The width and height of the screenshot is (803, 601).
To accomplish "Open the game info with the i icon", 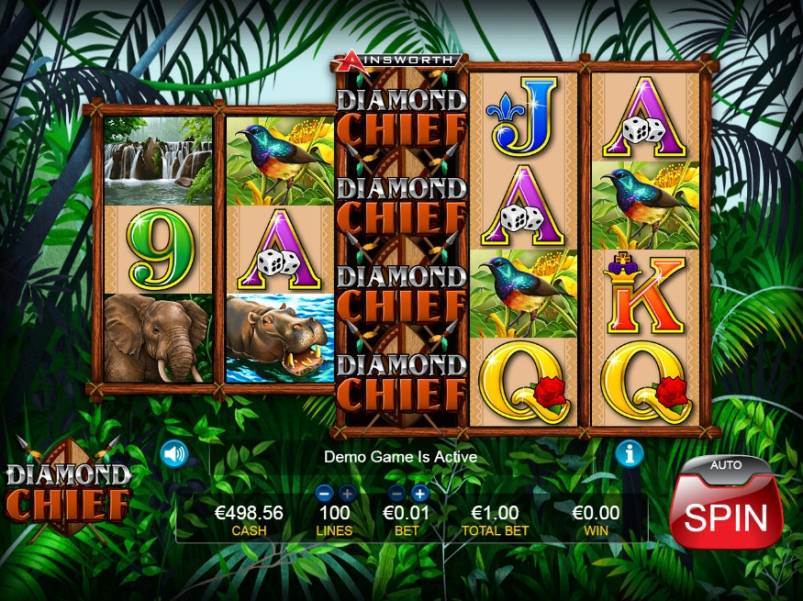I will [x=628, y=454].
